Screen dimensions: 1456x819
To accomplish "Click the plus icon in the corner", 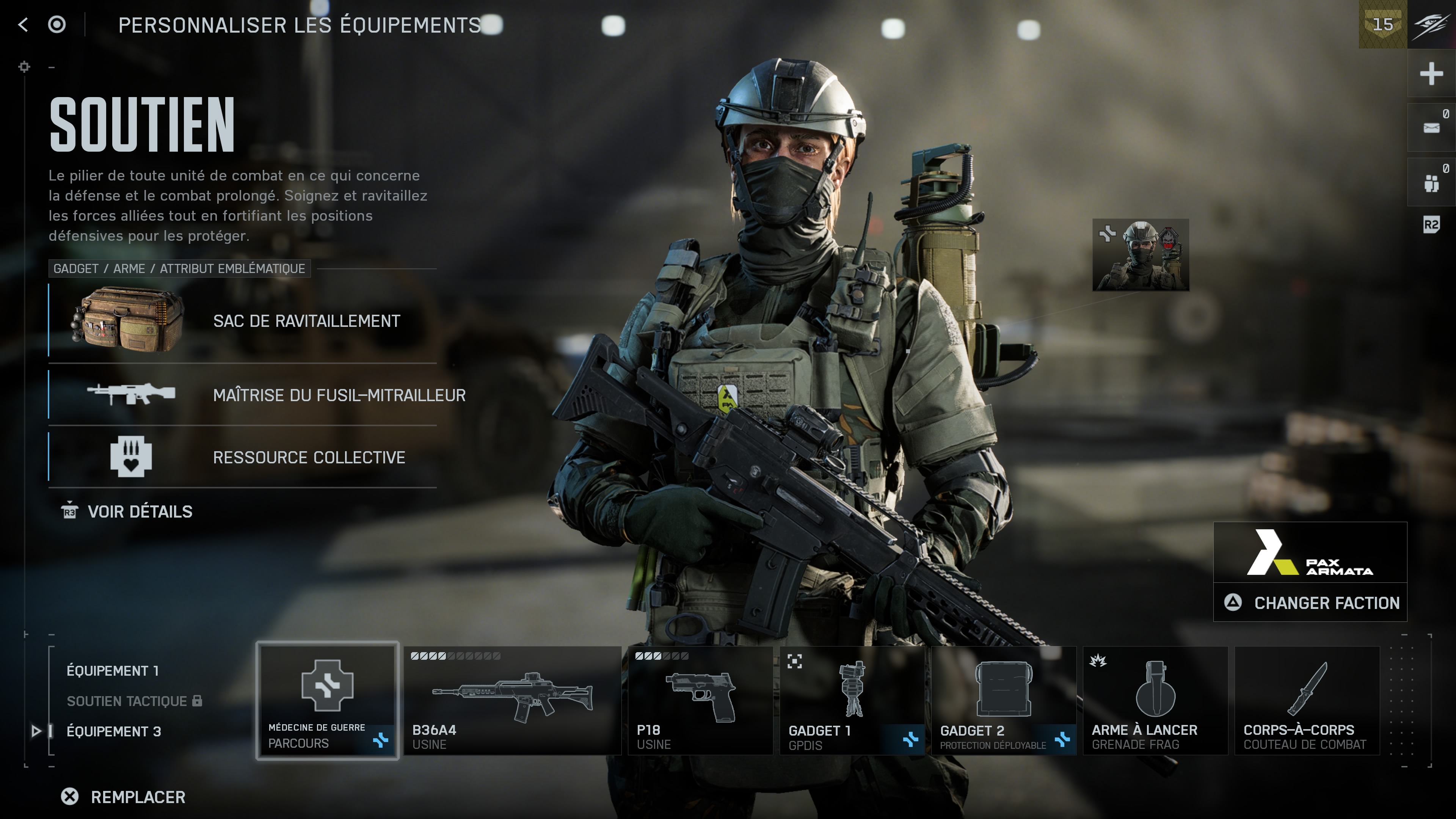I will (x=1431, y=74).
